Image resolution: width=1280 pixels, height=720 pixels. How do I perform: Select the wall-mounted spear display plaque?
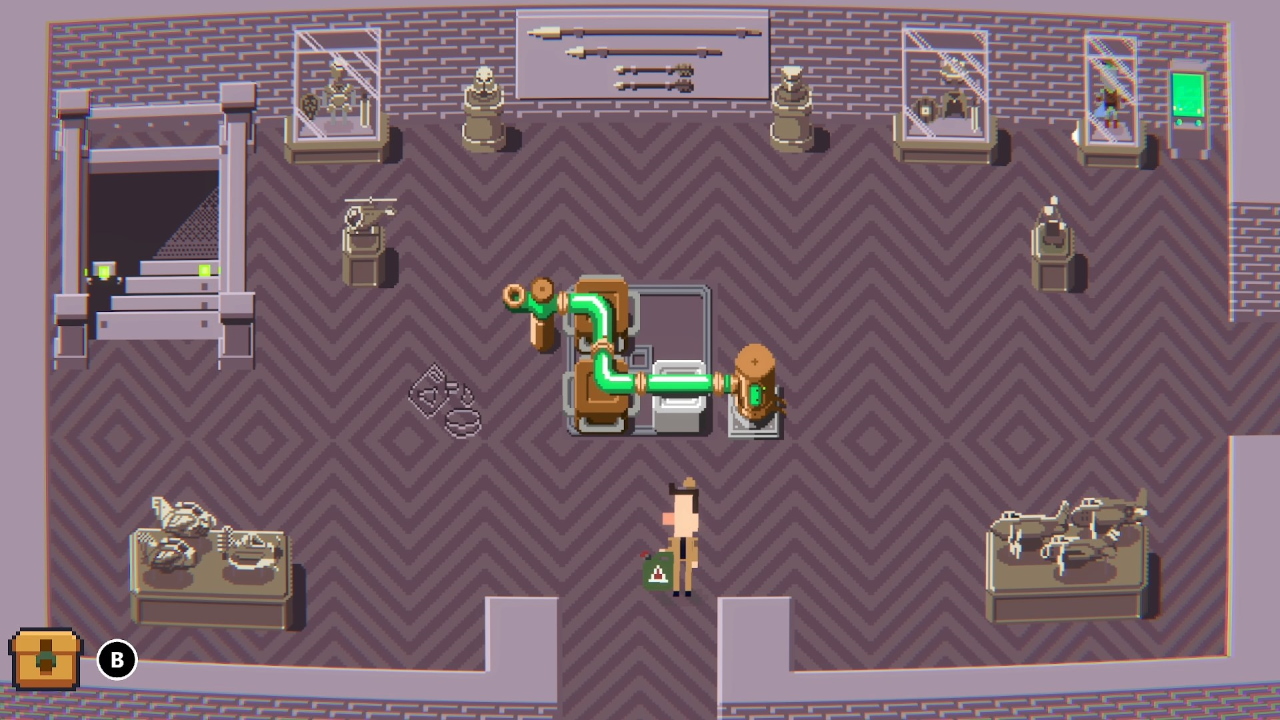coord(640,55)
